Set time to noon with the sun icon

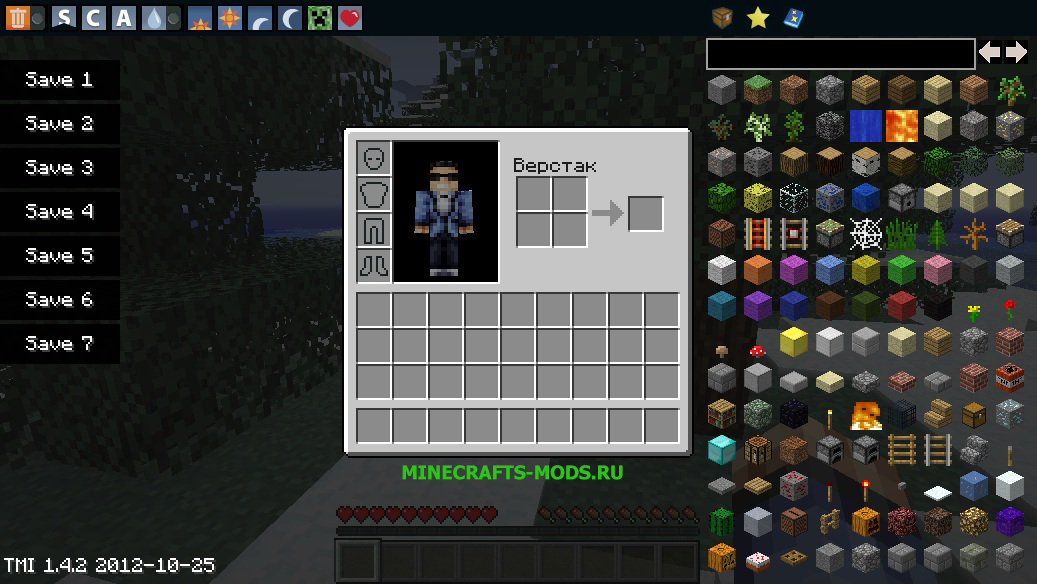coord(230,17)
